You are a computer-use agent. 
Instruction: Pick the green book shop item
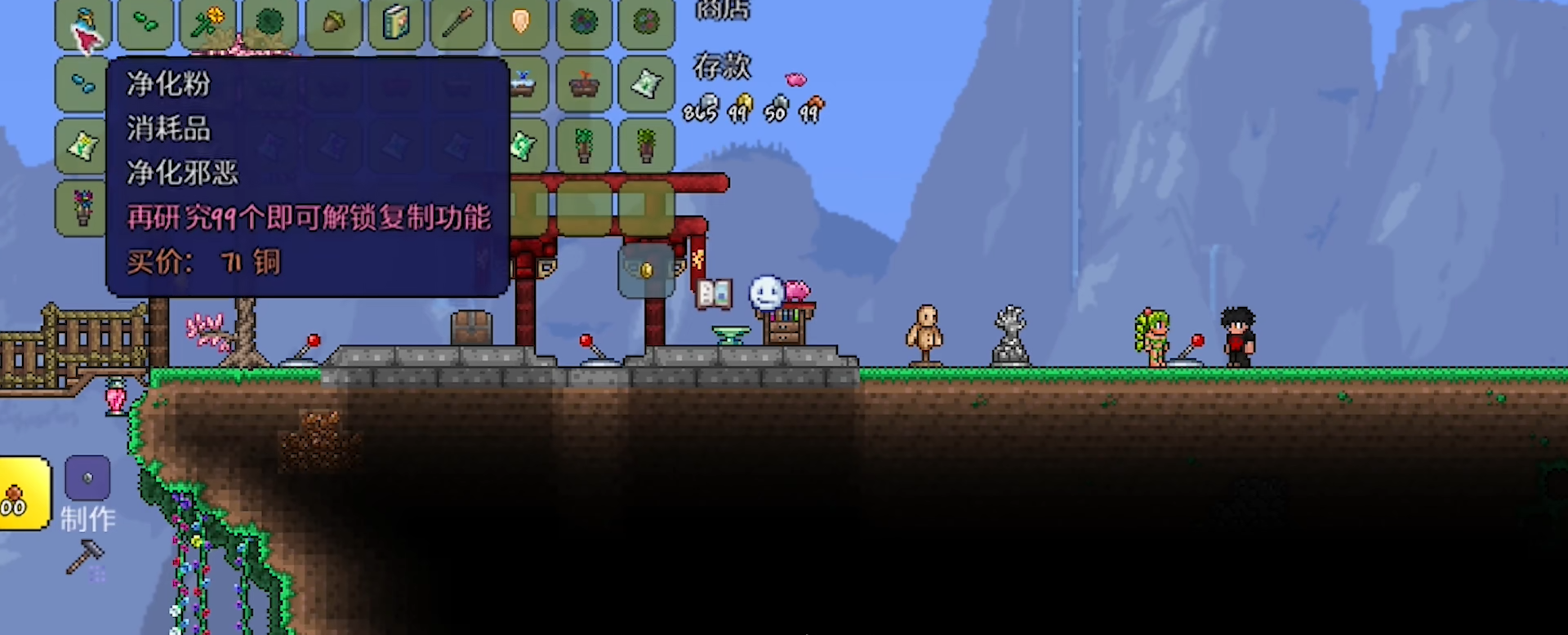pyautogui.click(x=396, y=22)
